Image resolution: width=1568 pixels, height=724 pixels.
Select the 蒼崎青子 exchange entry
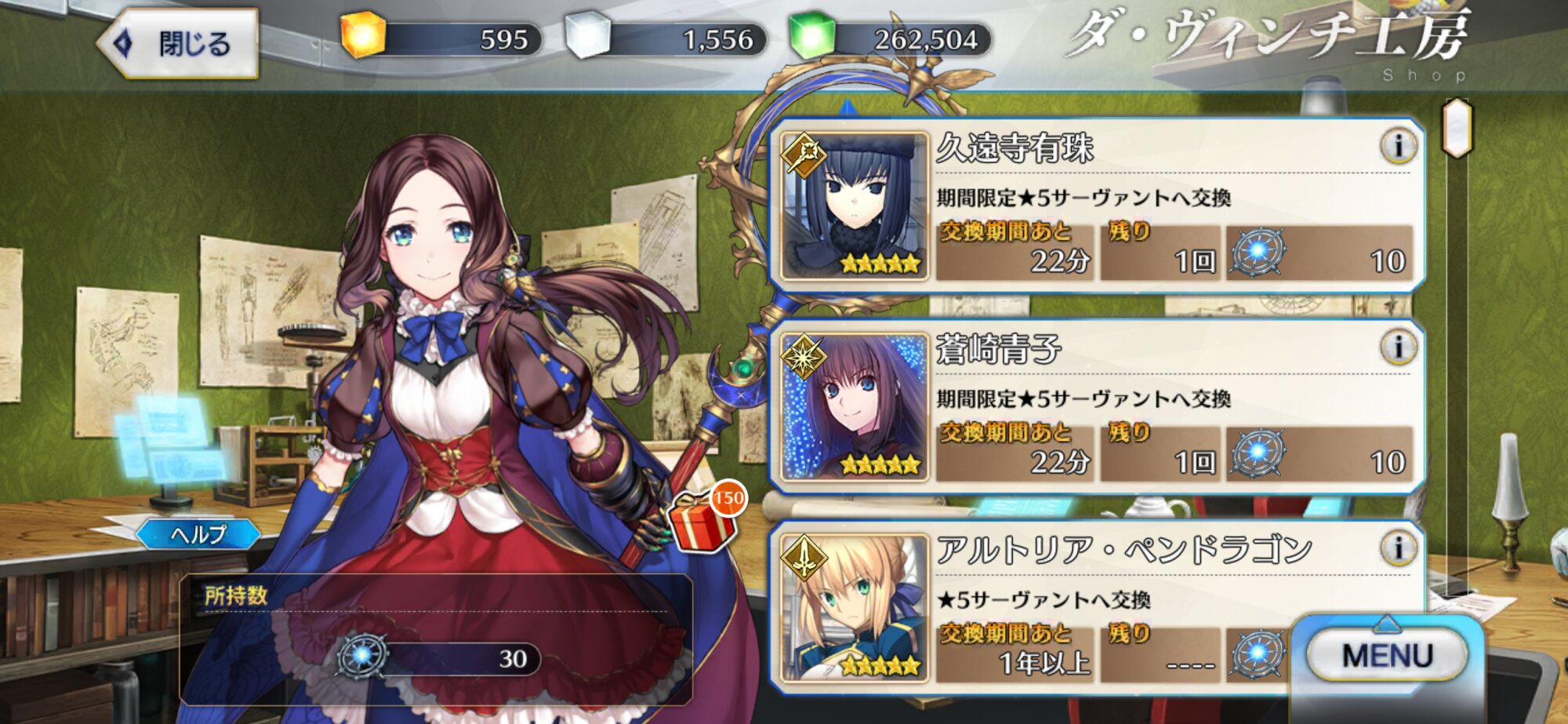tap(1098, 406)
